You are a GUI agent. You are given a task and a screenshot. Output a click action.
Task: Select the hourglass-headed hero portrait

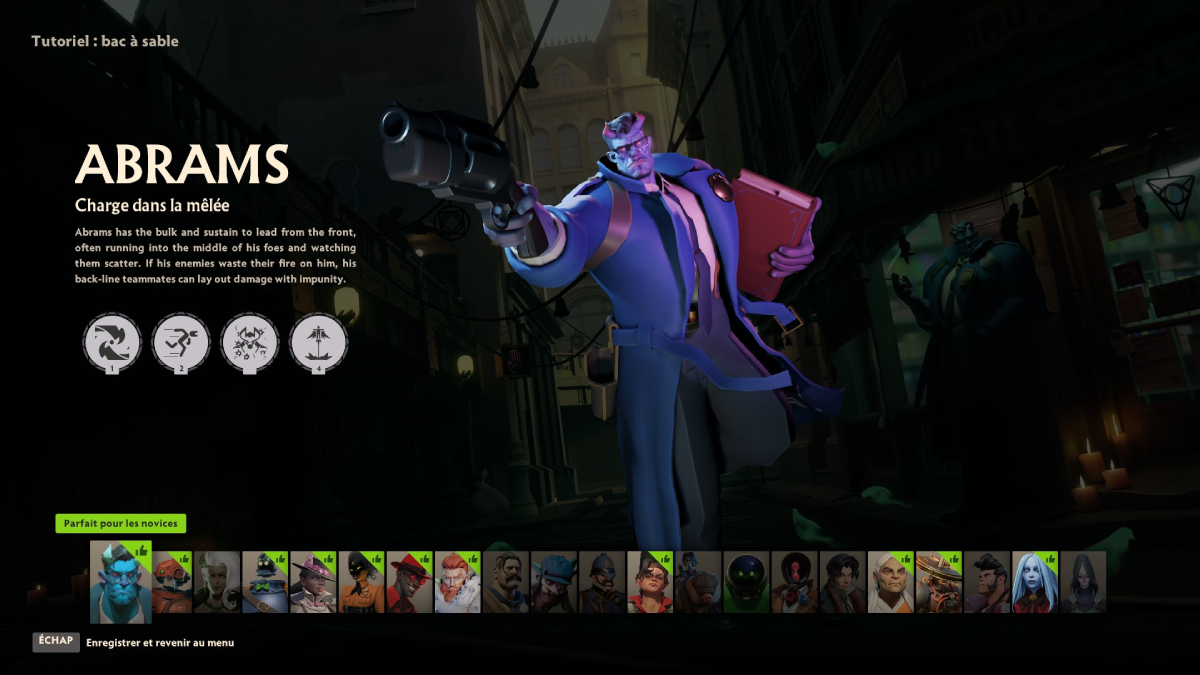point(793,582)
